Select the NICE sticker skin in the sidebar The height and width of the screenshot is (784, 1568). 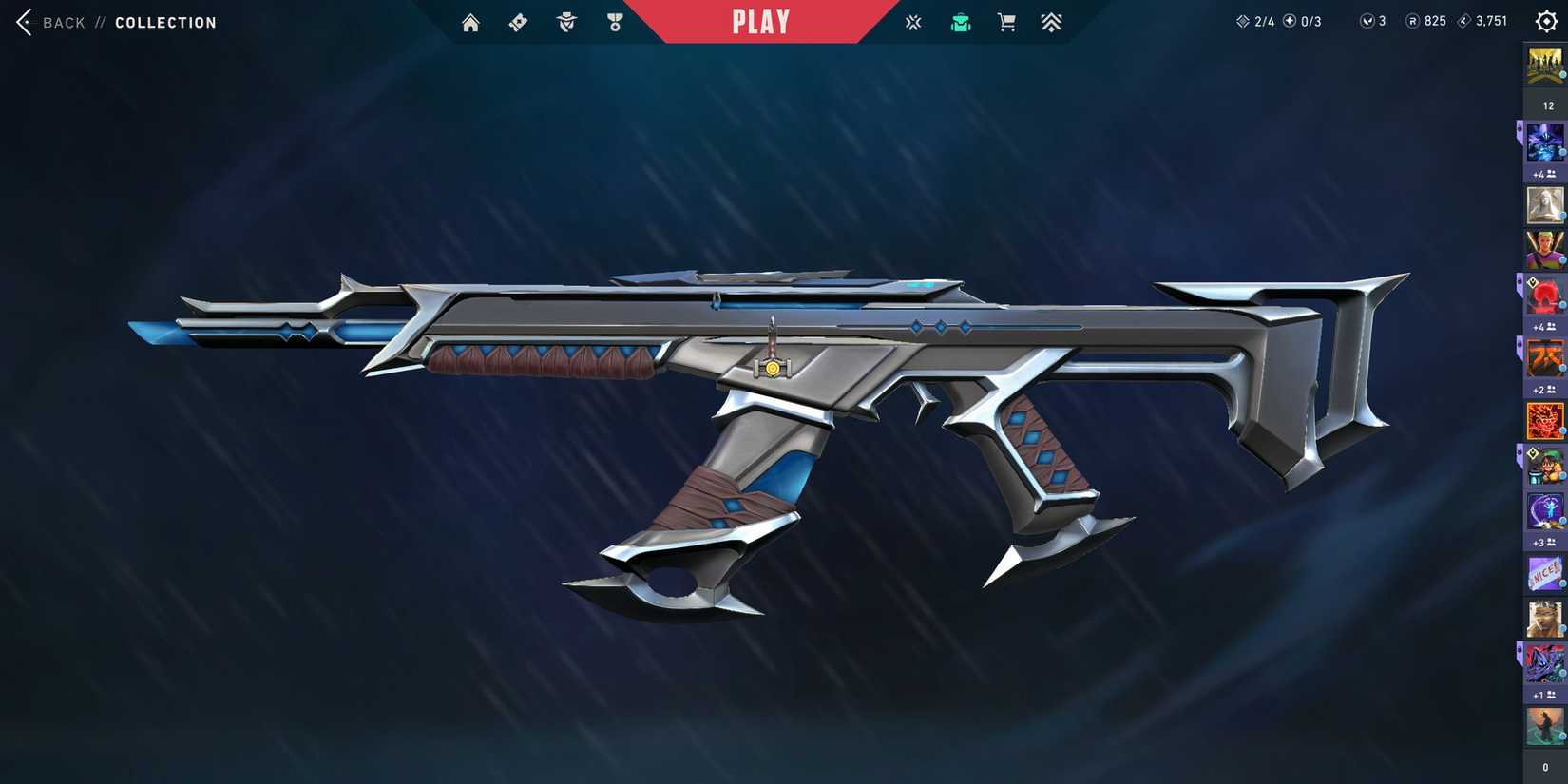[1543, 574]
